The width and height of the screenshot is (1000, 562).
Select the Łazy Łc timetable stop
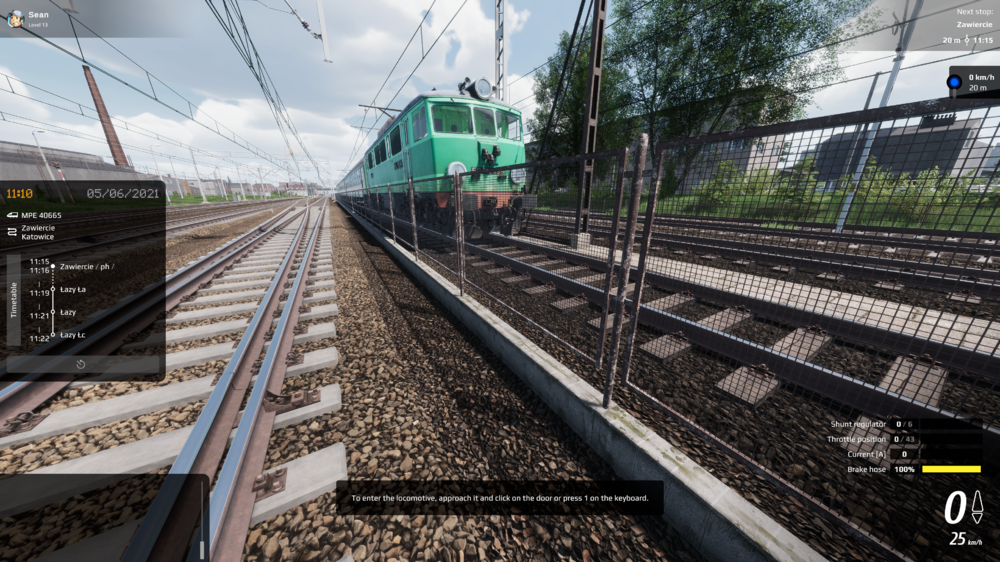click(x=73, y=335)
